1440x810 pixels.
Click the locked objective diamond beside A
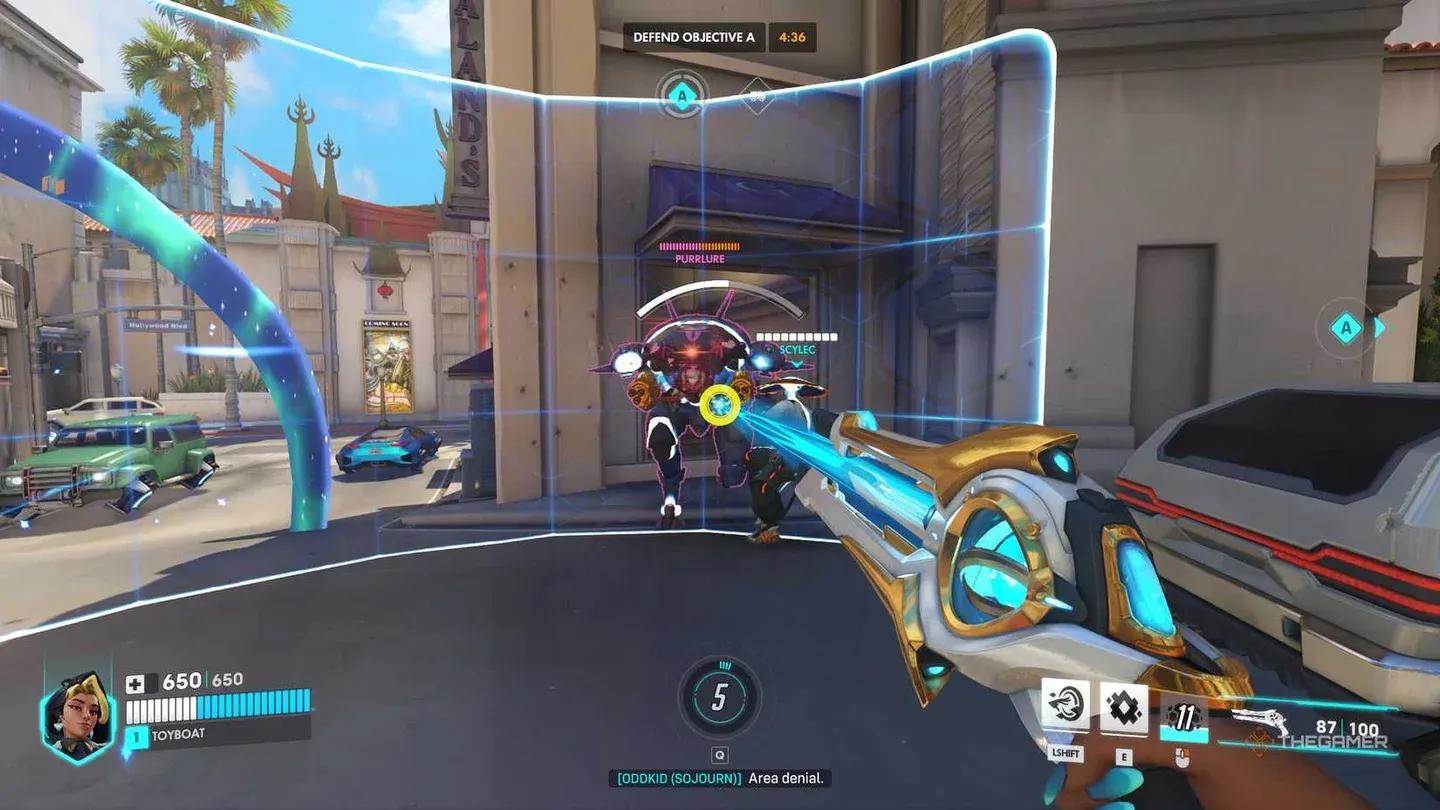coord(757,97)
